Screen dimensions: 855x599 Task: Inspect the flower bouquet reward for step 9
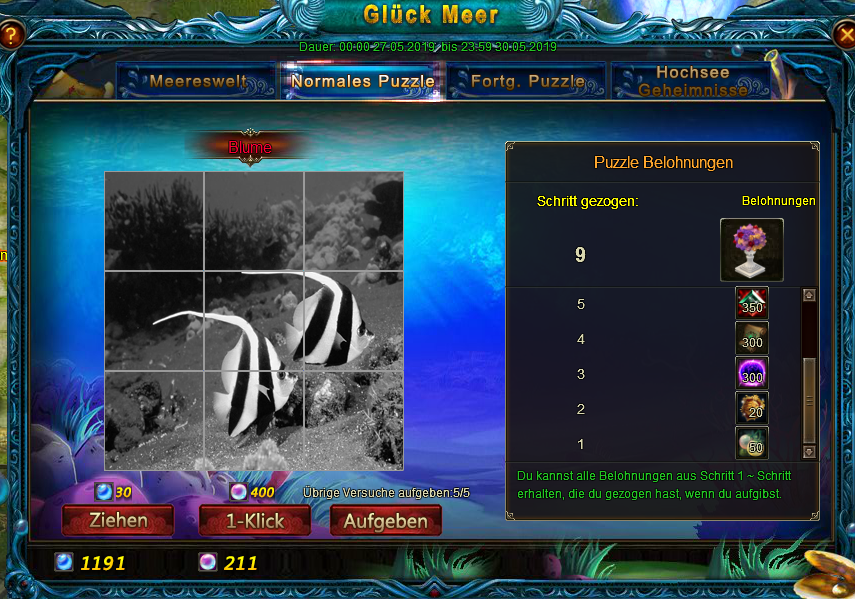tap(751, 250)
